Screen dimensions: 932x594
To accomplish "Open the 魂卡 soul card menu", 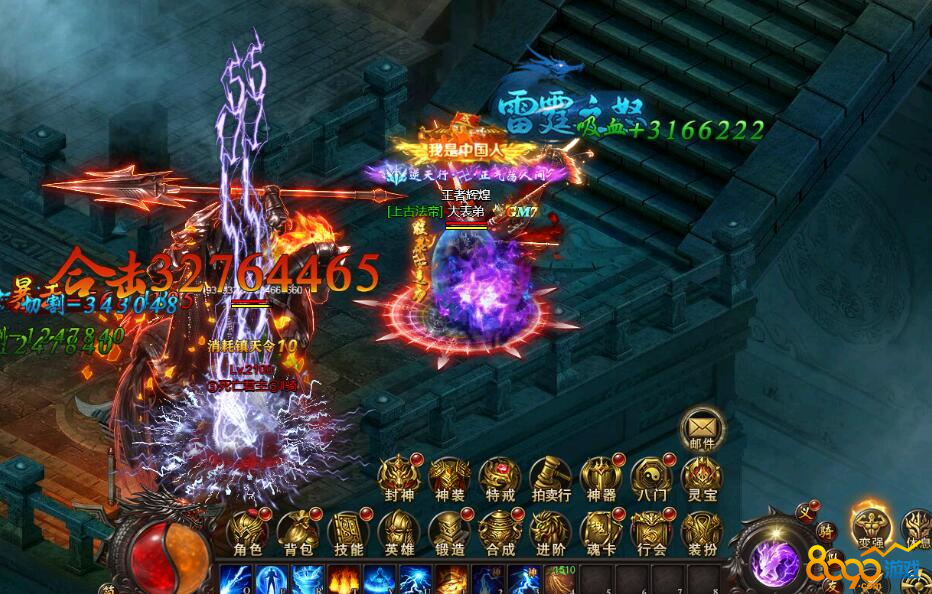I will [600, 530].
